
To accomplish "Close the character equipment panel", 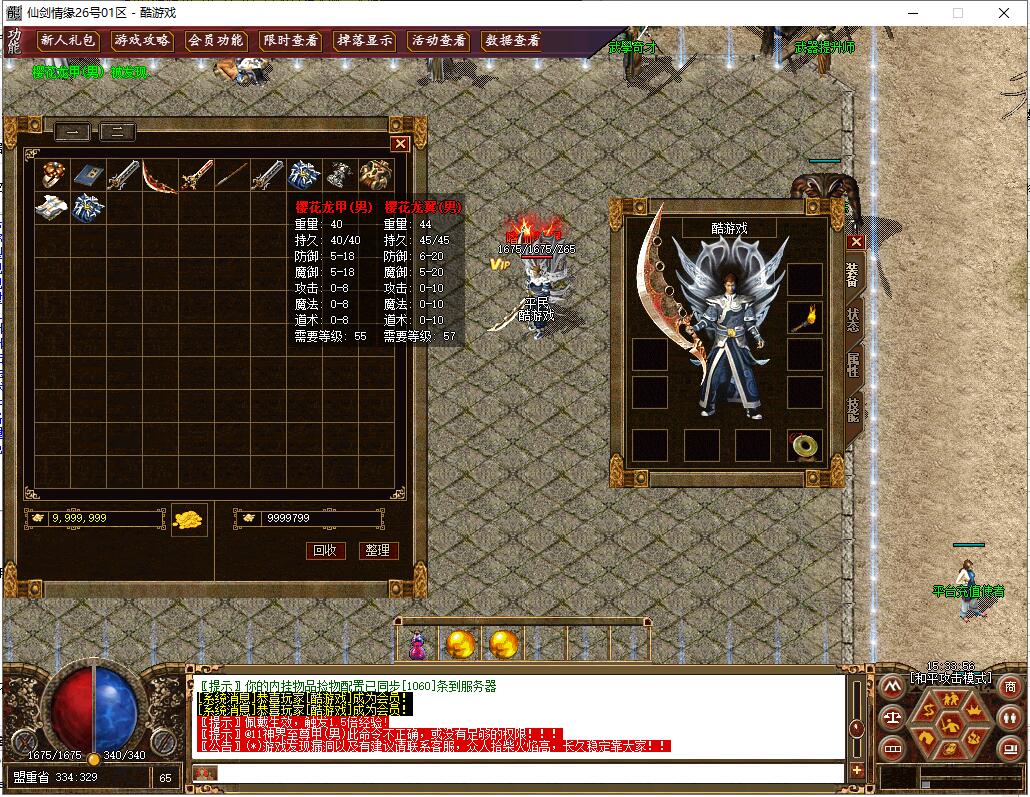I will pyautogui.click(x=855, y=242).
